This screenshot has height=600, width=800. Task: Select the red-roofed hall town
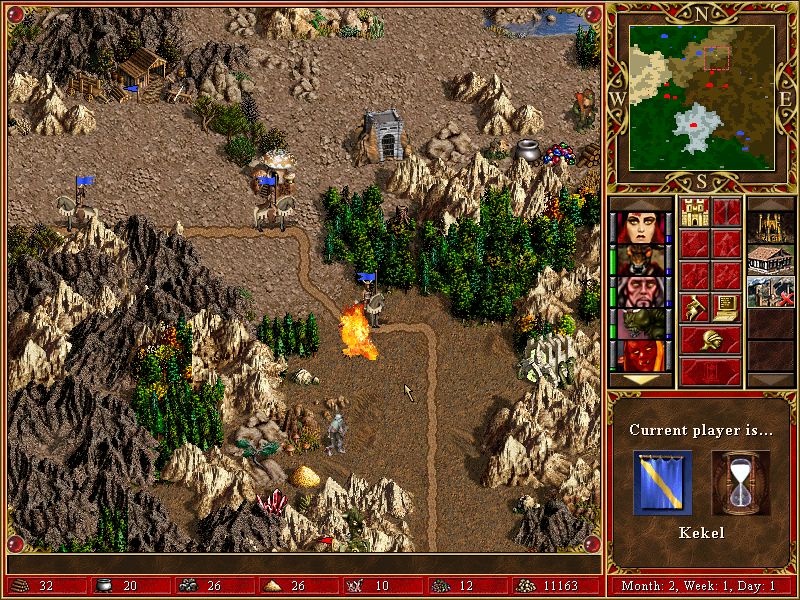(771, 260)
